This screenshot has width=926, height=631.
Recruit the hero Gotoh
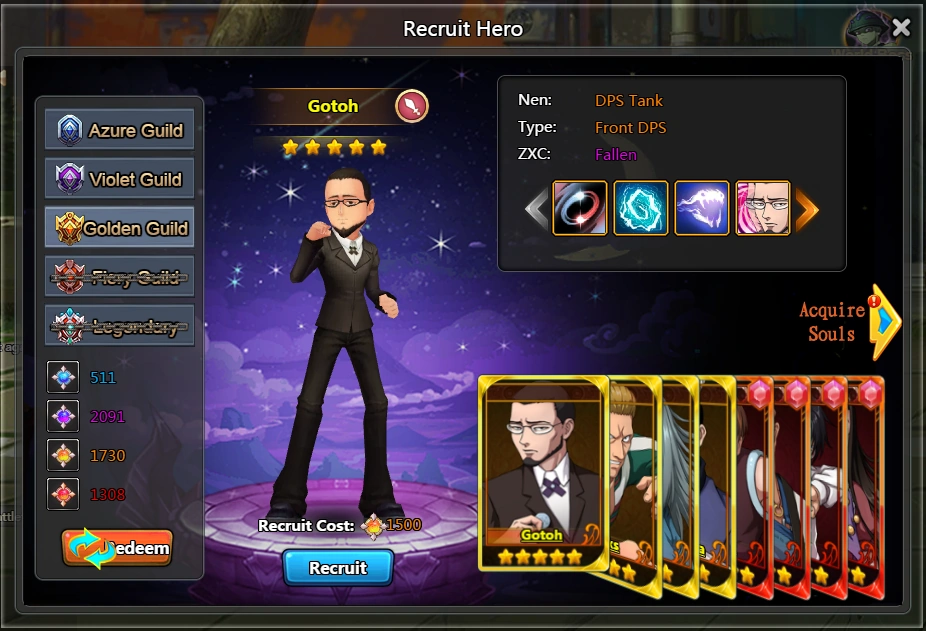(338, 568)
